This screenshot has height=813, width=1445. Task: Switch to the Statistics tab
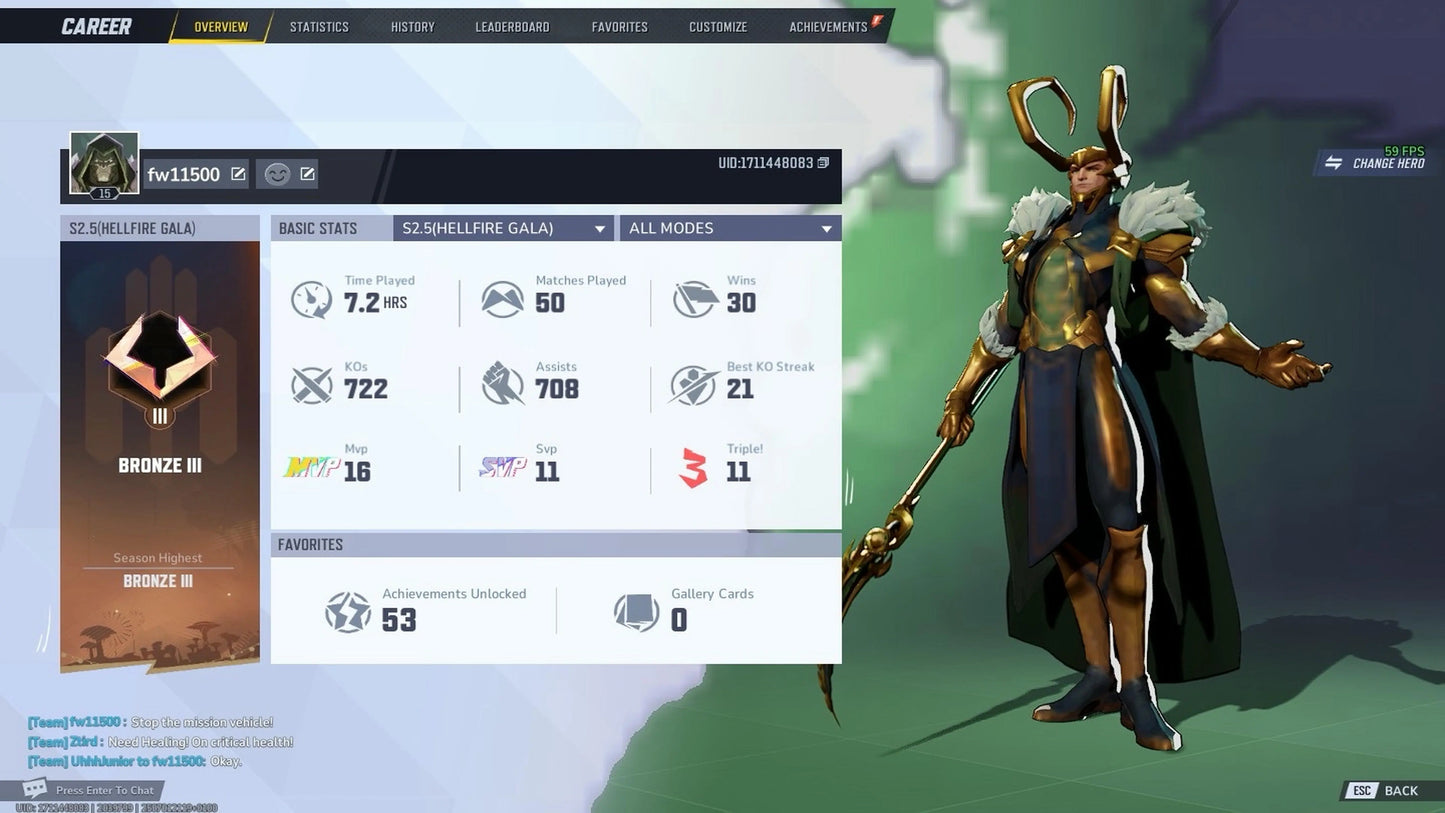(319, 27)
